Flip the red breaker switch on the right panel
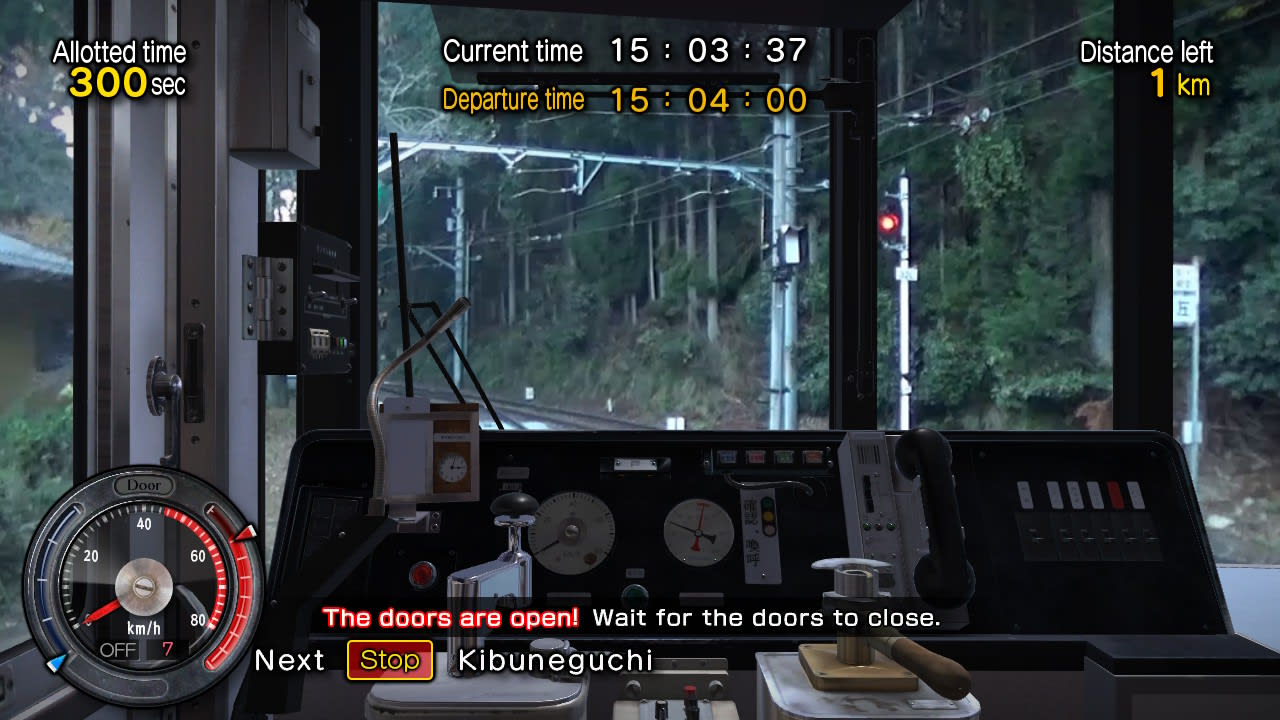 point(1116,494)
